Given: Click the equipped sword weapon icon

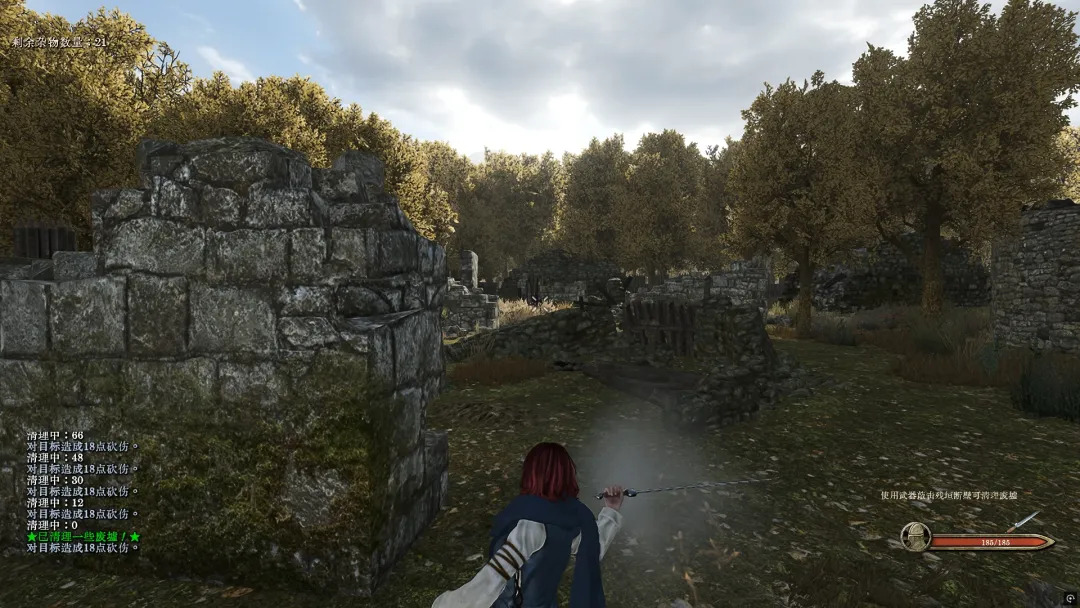Looking at the screenshot, I should (x=1023, y=521).
